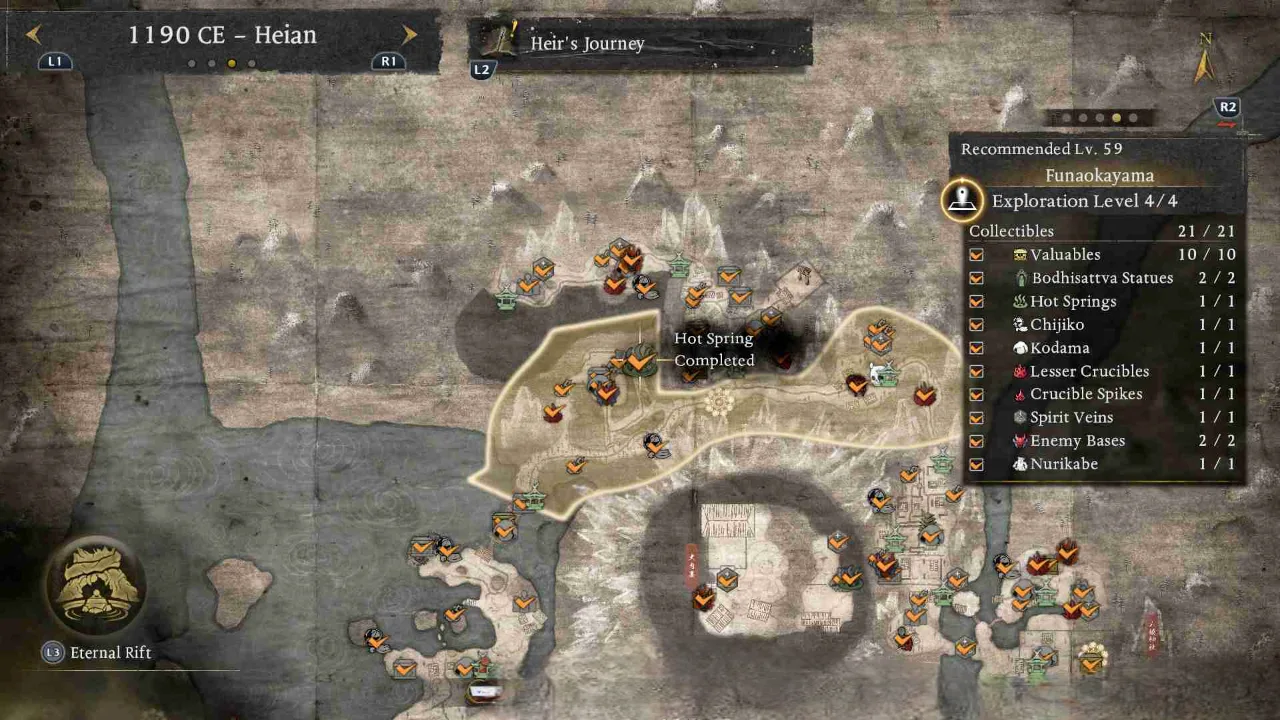1280x720 pixels.
Task: Toggle the Spirit Veins checkbox
Action: coord(976,418)
